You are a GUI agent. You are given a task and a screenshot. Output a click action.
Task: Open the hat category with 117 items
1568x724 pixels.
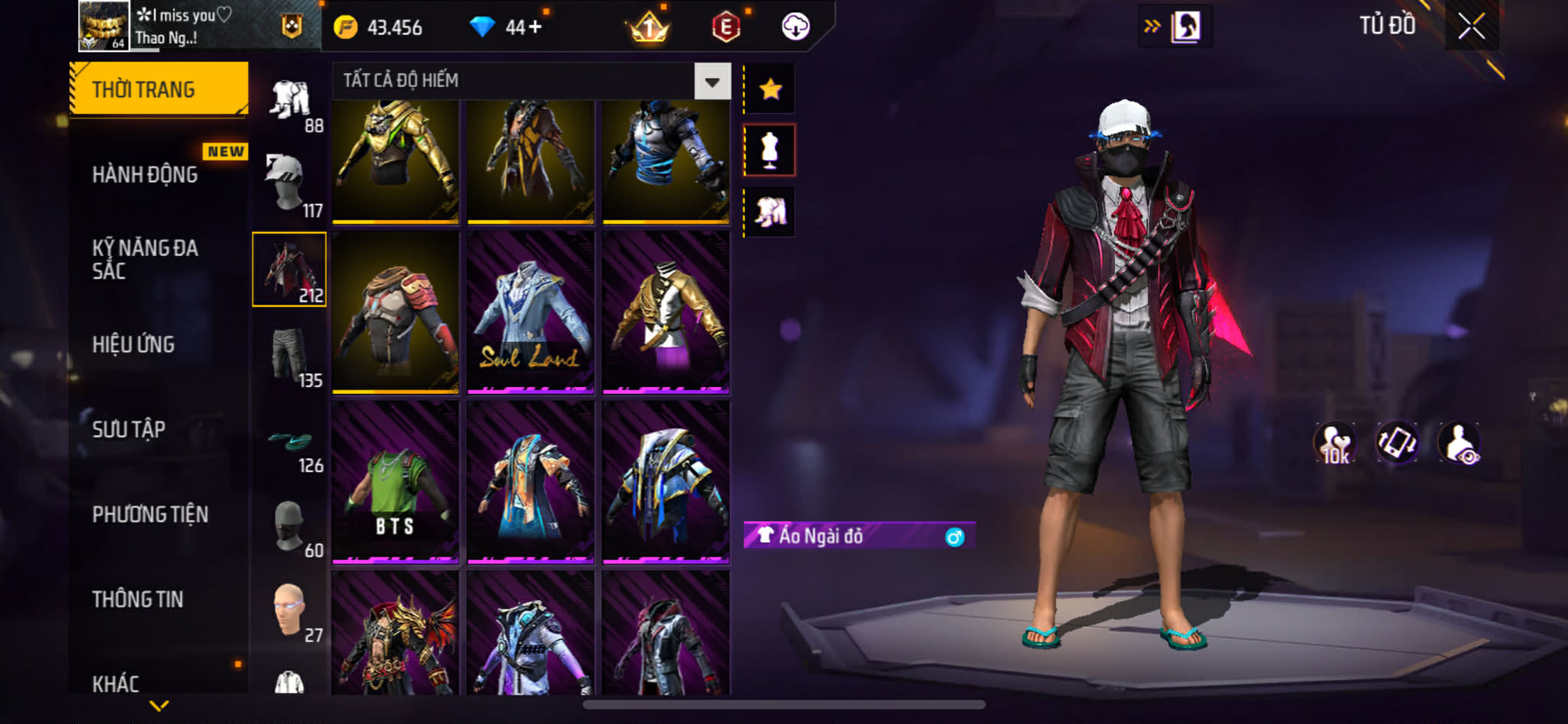[290, 185]
